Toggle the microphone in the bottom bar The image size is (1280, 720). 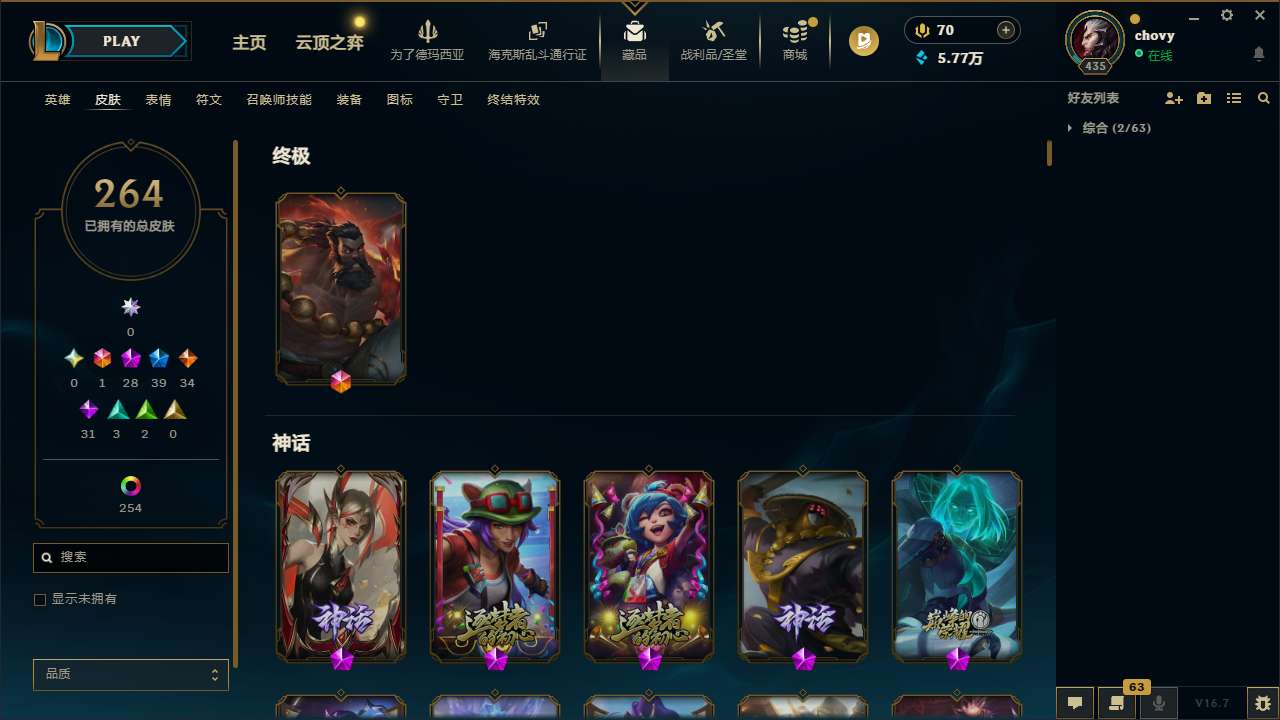(1160, 703)
